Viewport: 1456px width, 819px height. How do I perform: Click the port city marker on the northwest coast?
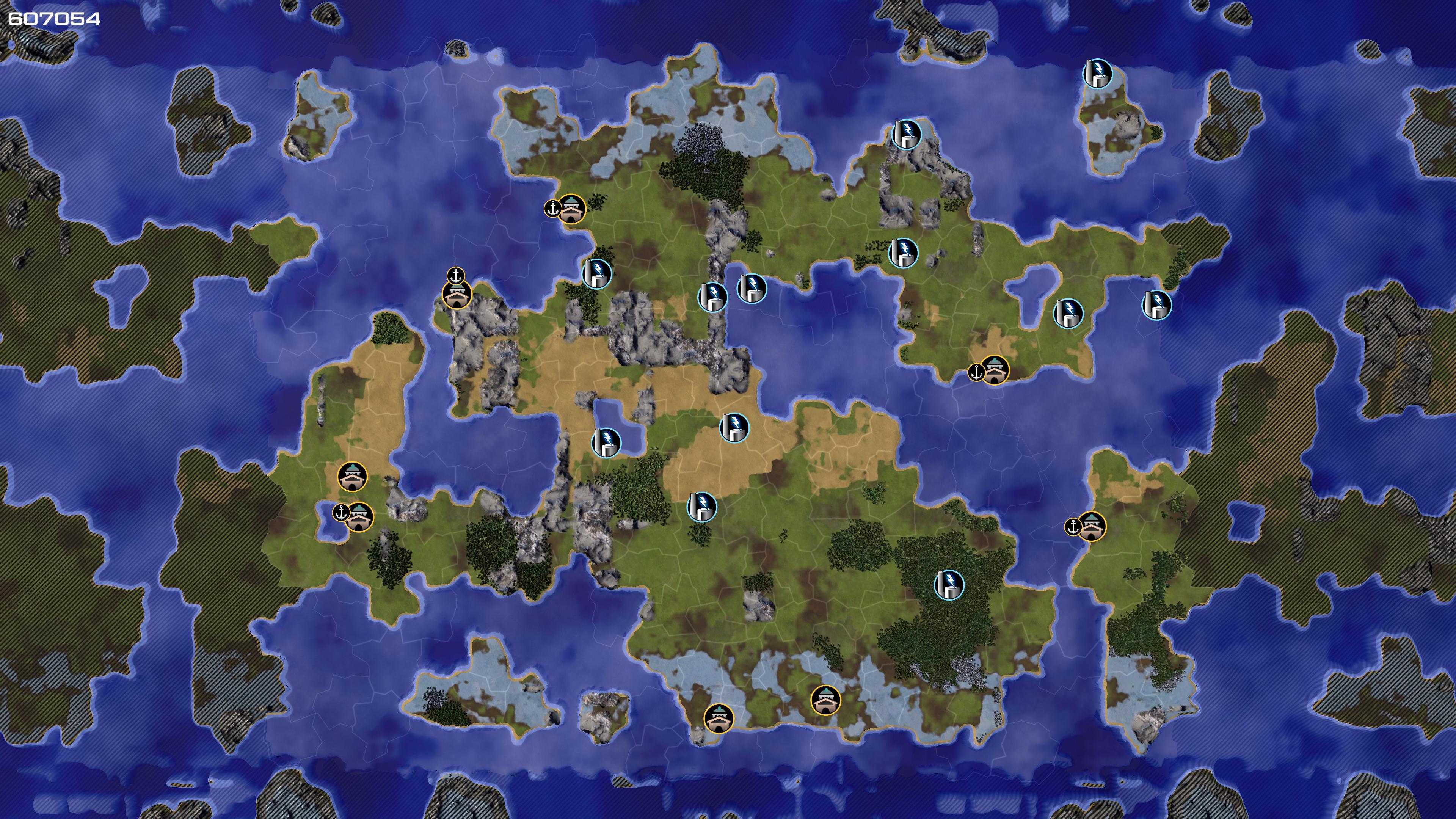[x=571, y=209]
